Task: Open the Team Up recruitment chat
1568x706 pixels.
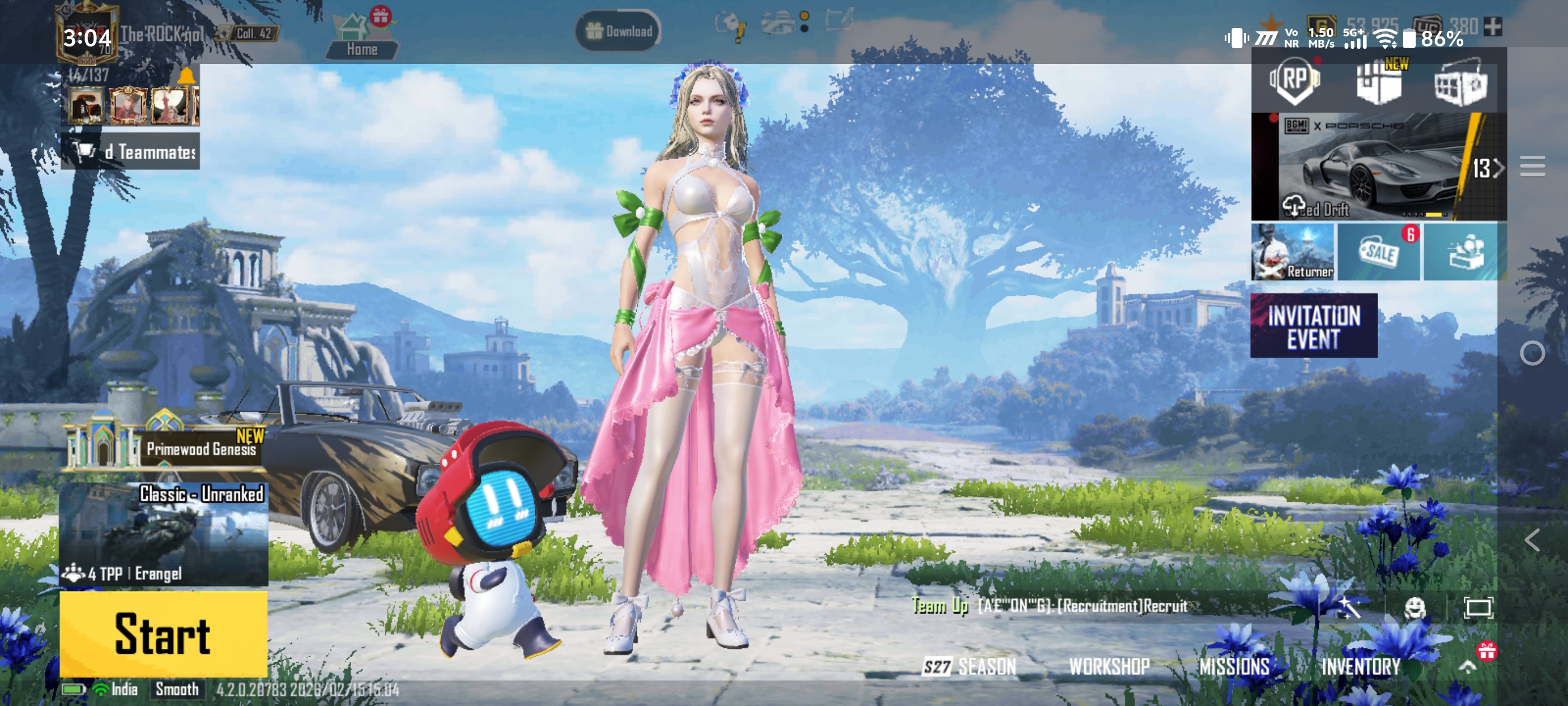Action: point(1050,606)
